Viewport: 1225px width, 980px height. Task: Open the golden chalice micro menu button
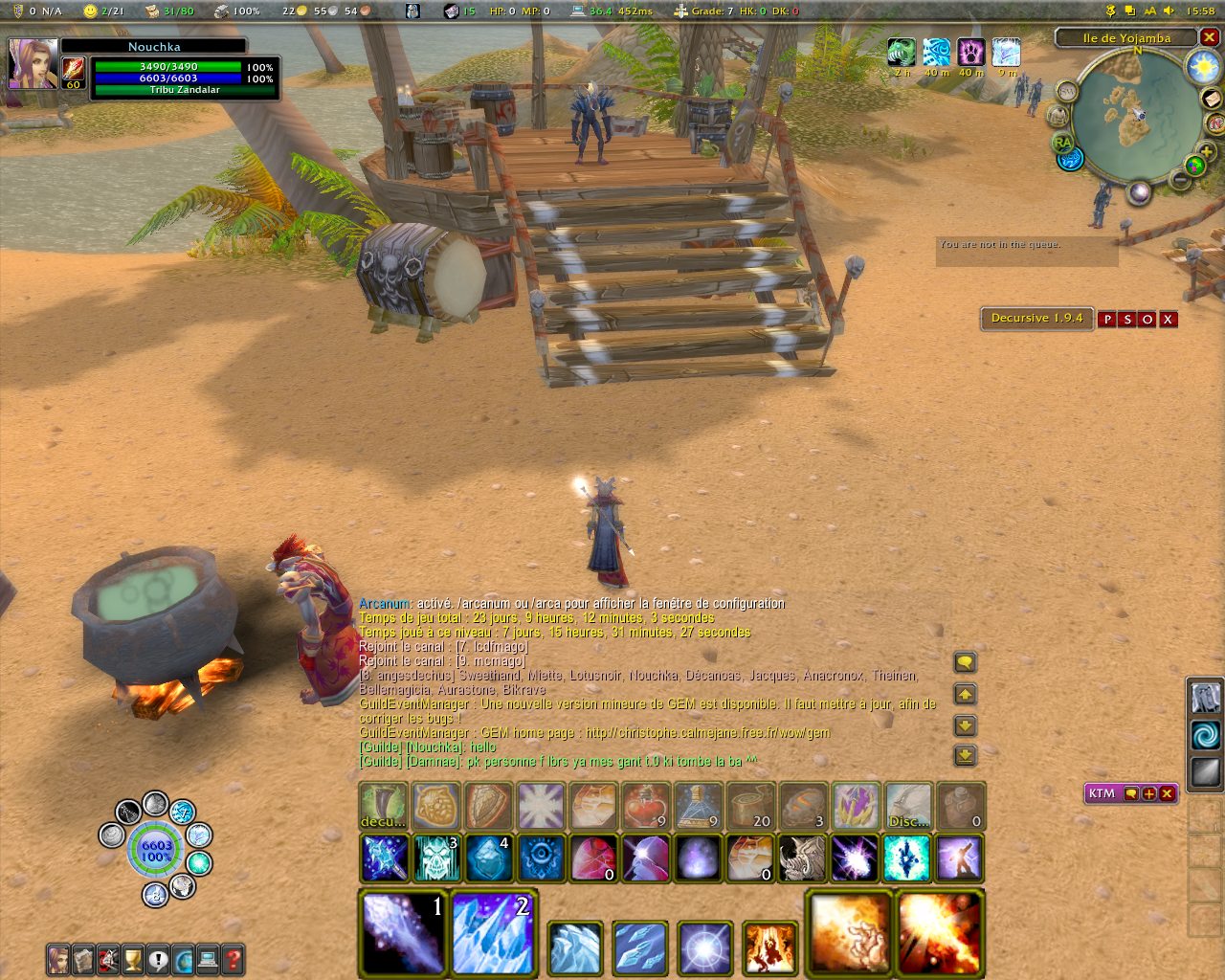coord(133,959)
